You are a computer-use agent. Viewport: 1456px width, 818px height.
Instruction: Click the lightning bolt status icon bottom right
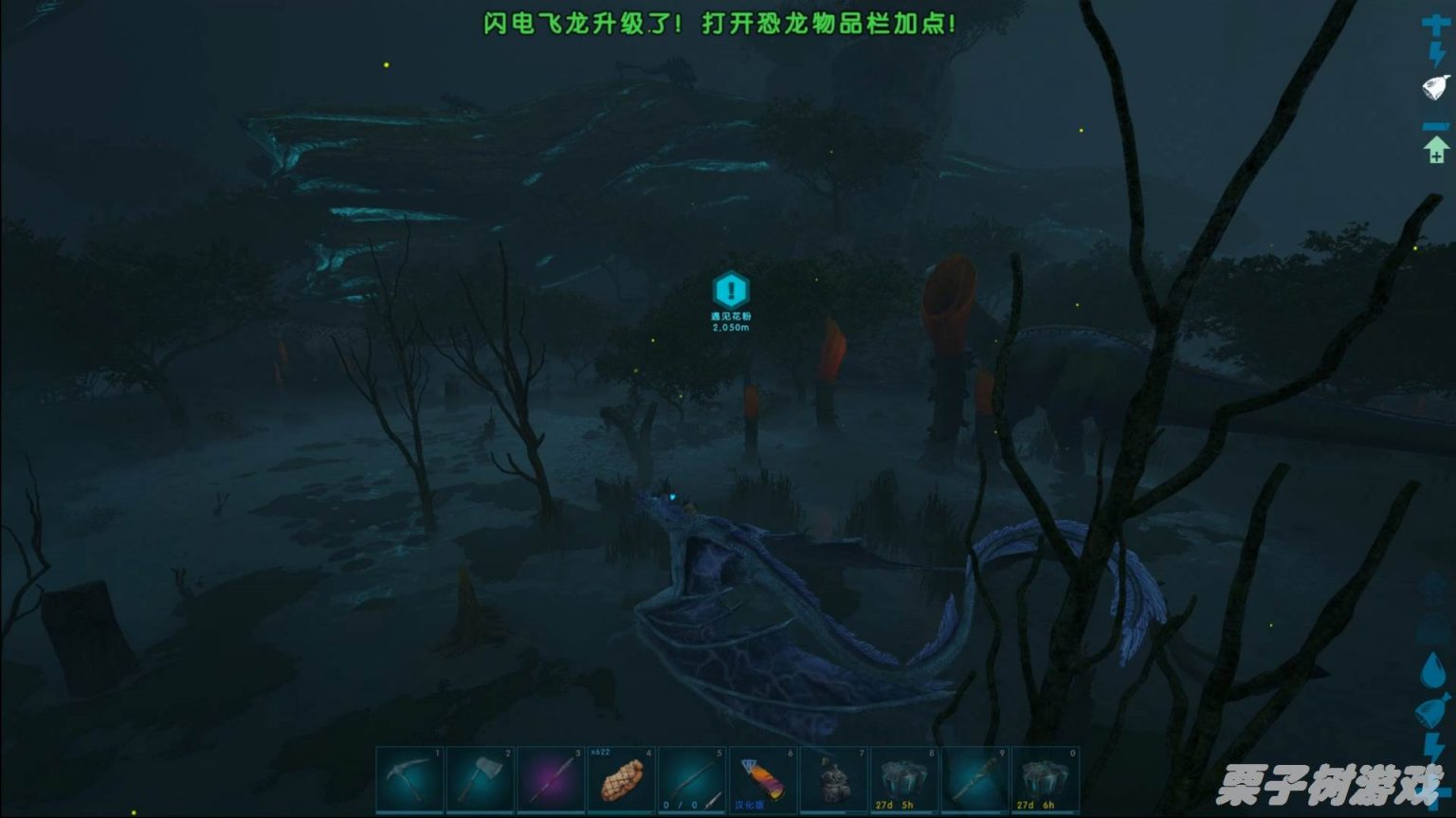click(1434, 743)
